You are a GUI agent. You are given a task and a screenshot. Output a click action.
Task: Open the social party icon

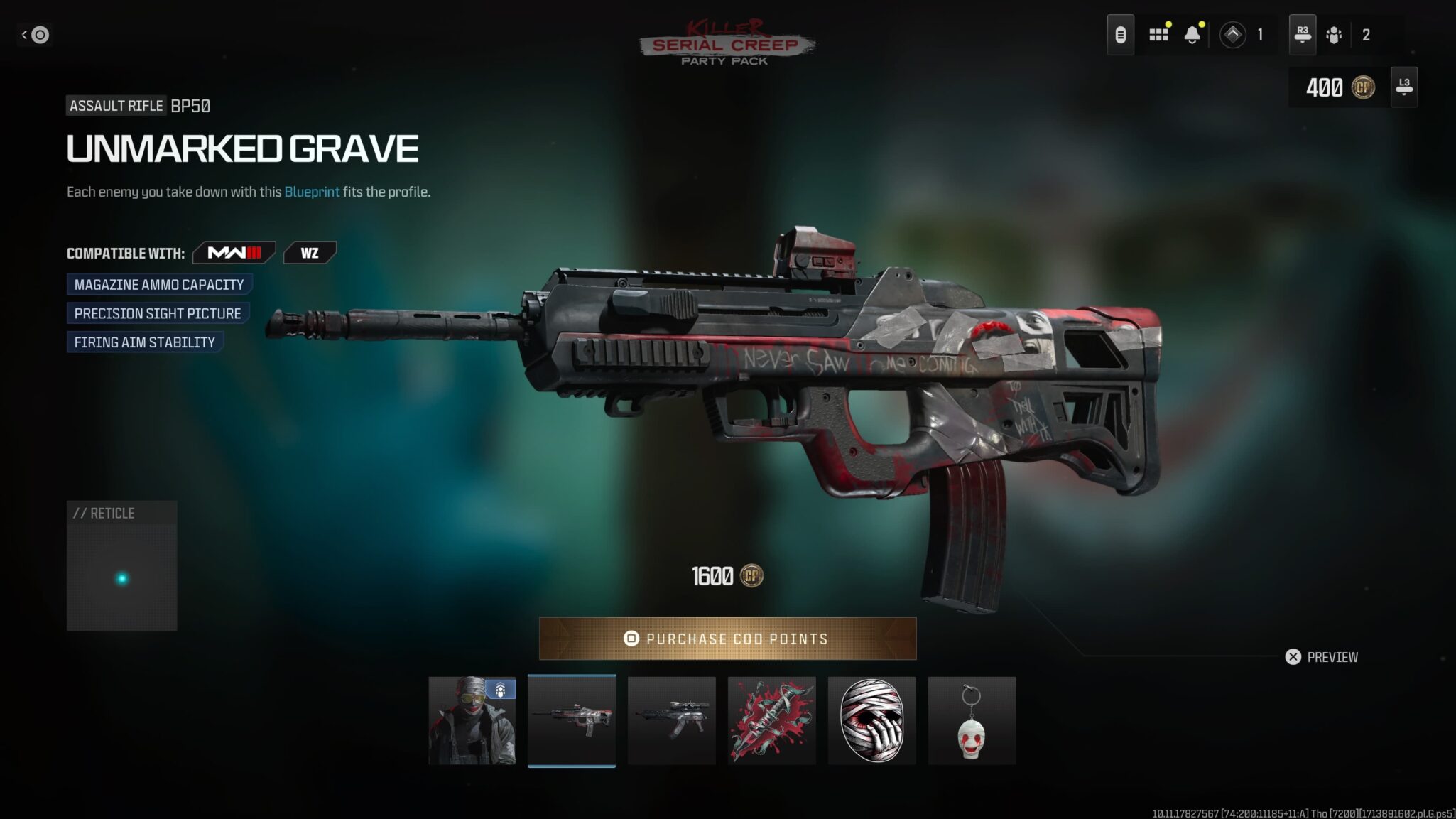(1334, 34)
